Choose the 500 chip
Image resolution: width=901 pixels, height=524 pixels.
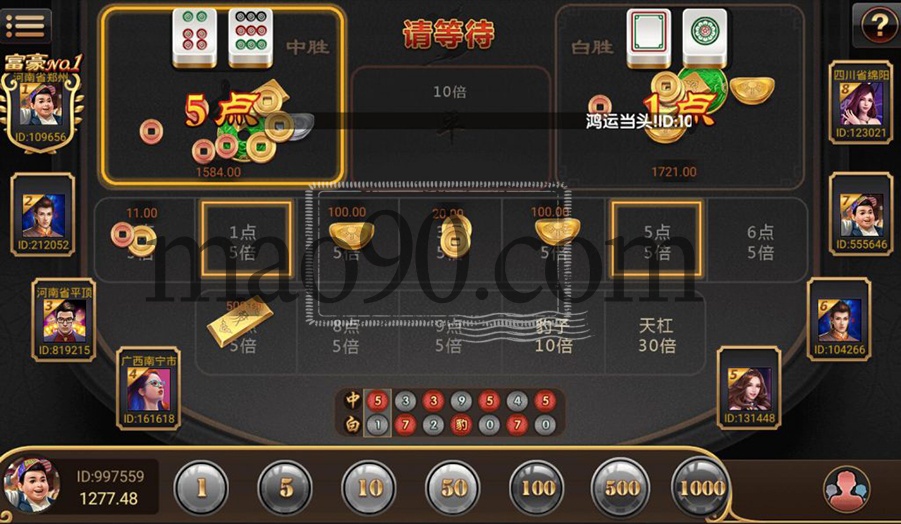click(x=620, y=489)
